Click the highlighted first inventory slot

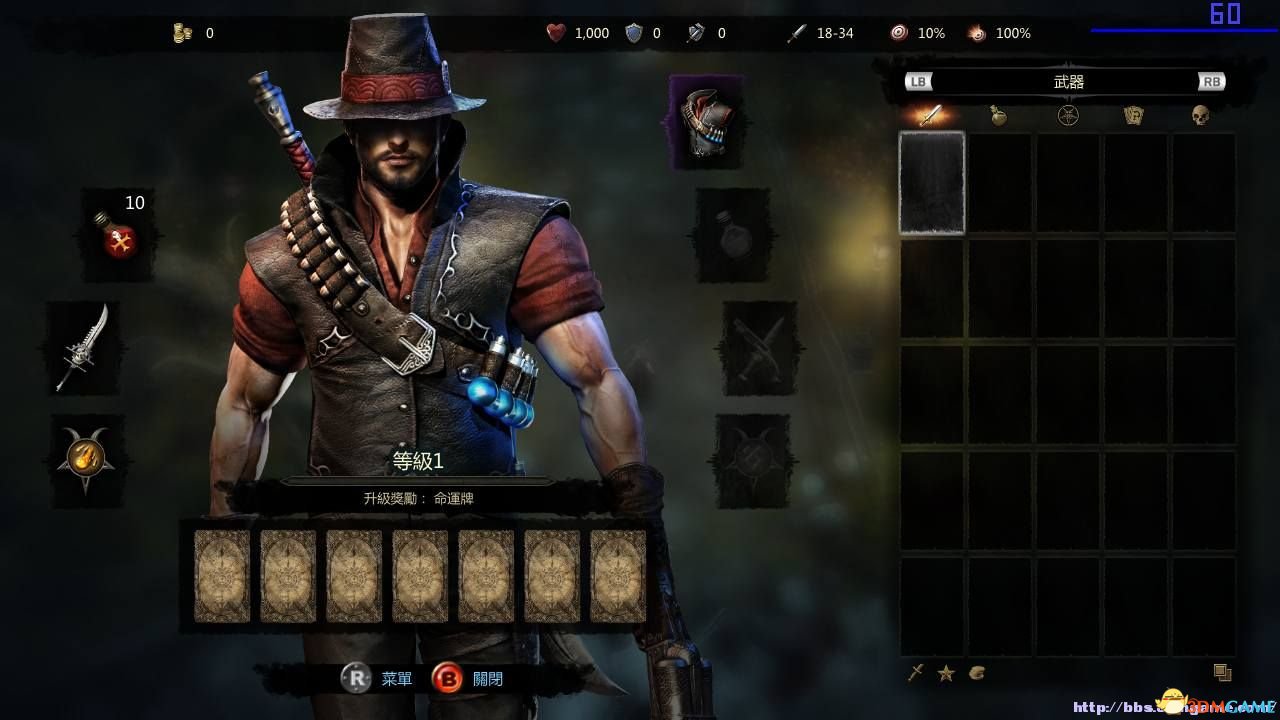[x=932, y=183]
